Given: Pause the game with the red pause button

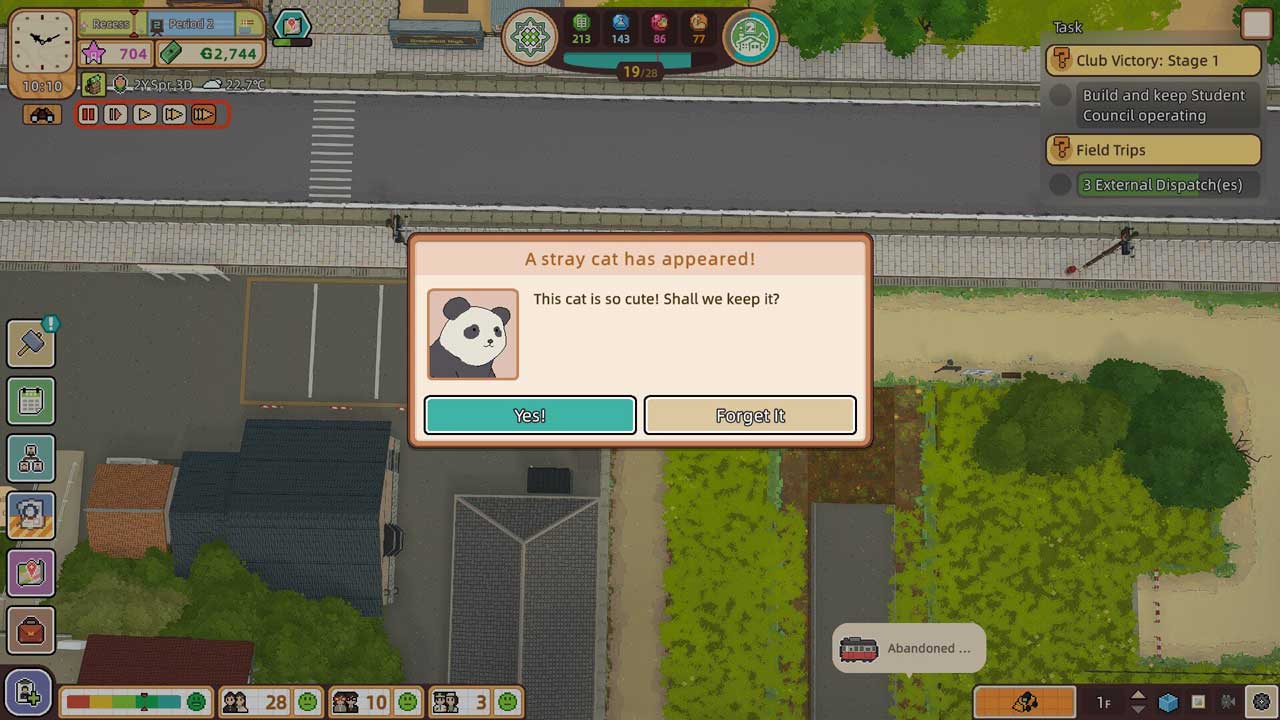Looking at the screenshot, I should [88, 115].
